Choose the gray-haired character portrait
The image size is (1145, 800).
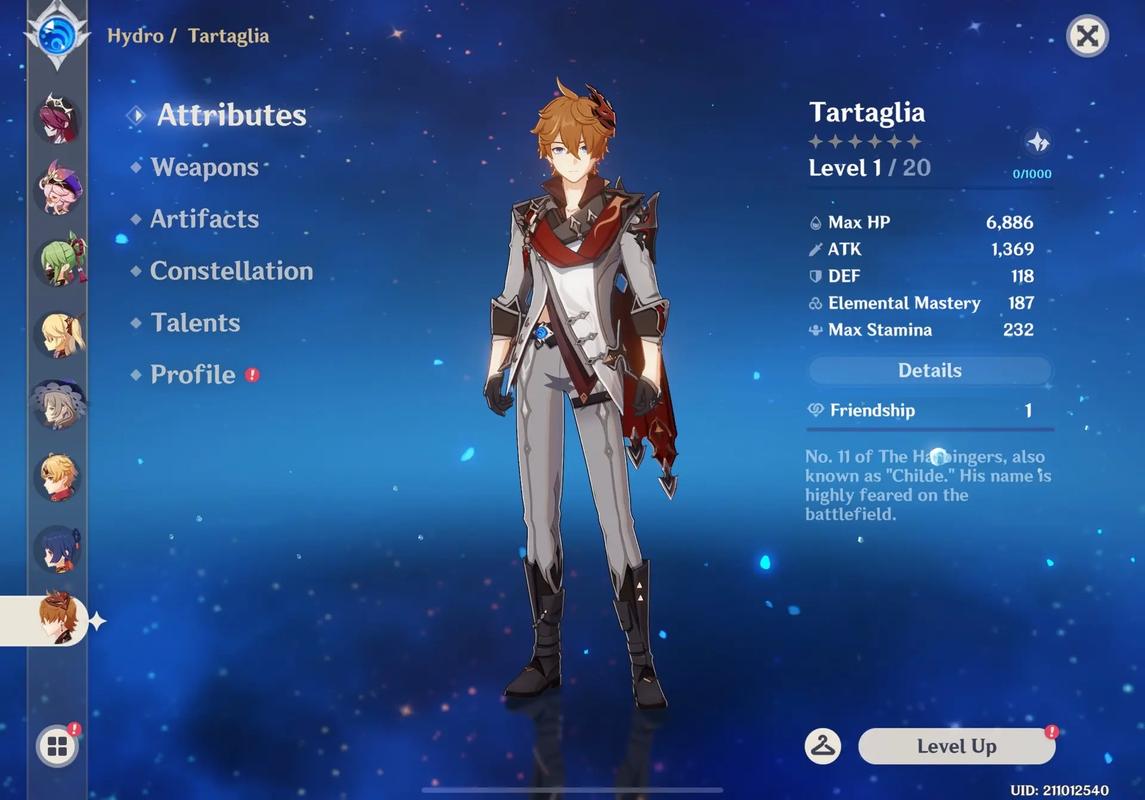58,405
